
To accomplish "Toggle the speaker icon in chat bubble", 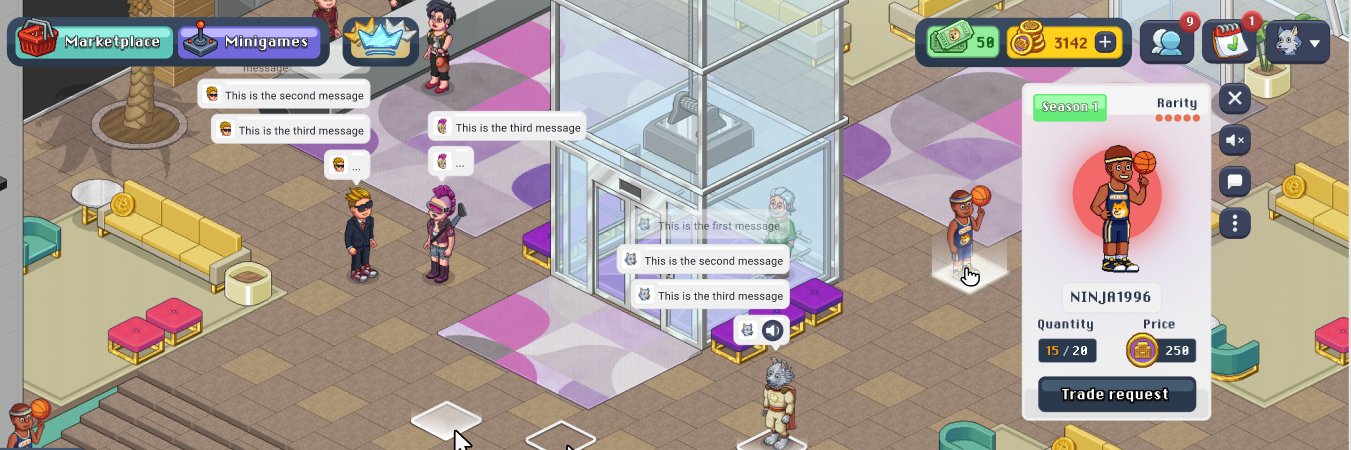I will (772, 330).
